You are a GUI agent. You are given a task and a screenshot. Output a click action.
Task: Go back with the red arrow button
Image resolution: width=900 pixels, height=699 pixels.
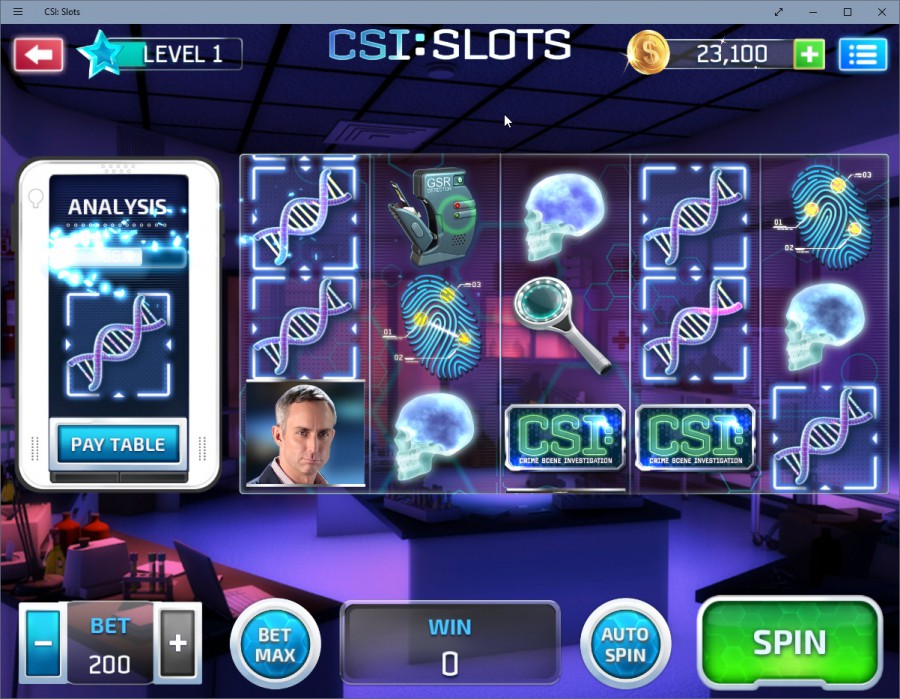click(39, 54)
